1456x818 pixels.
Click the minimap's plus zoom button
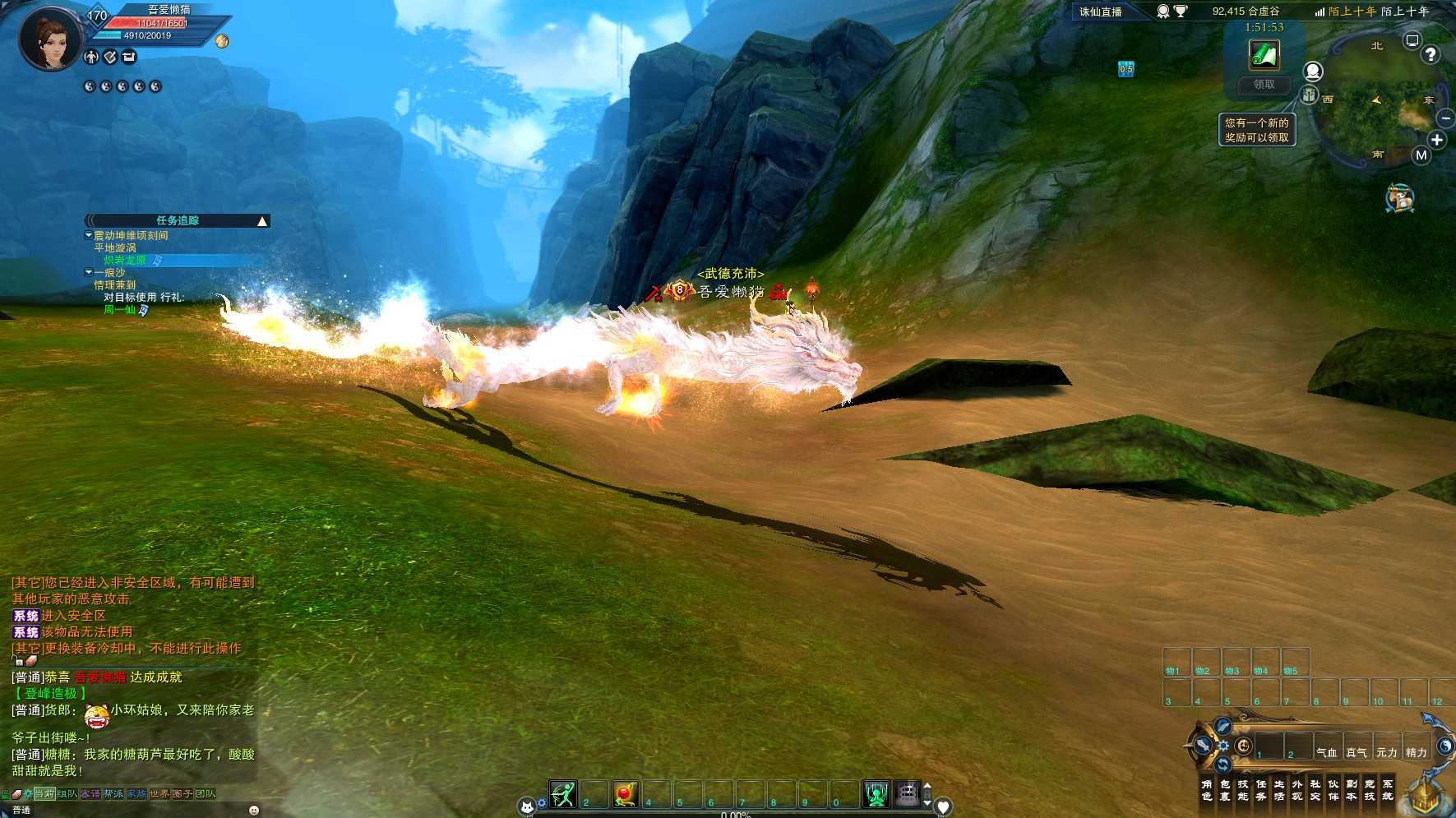(x=1436, y=140)
